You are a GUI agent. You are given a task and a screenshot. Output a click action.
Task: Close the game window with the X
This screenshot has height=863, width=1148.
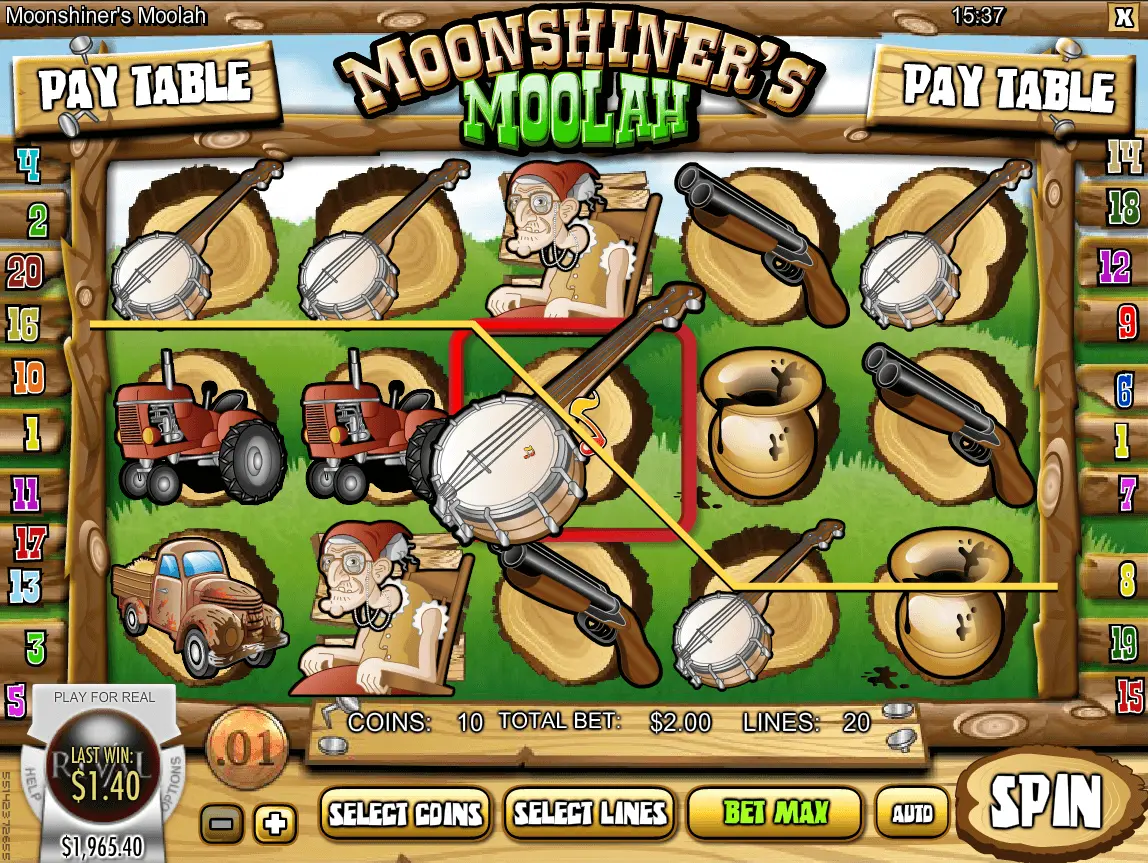tap(1120, 15)
